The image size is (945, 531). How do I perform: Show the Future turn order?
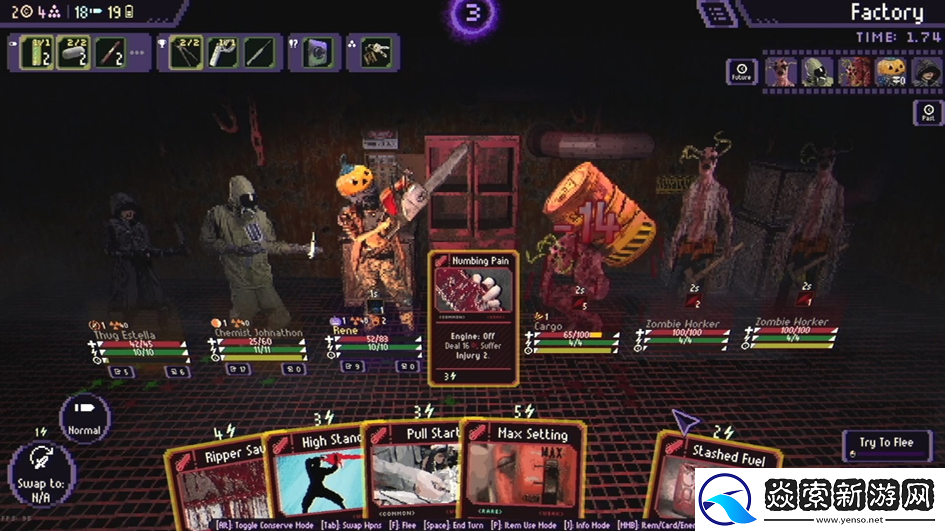click(x=741, y=71)
